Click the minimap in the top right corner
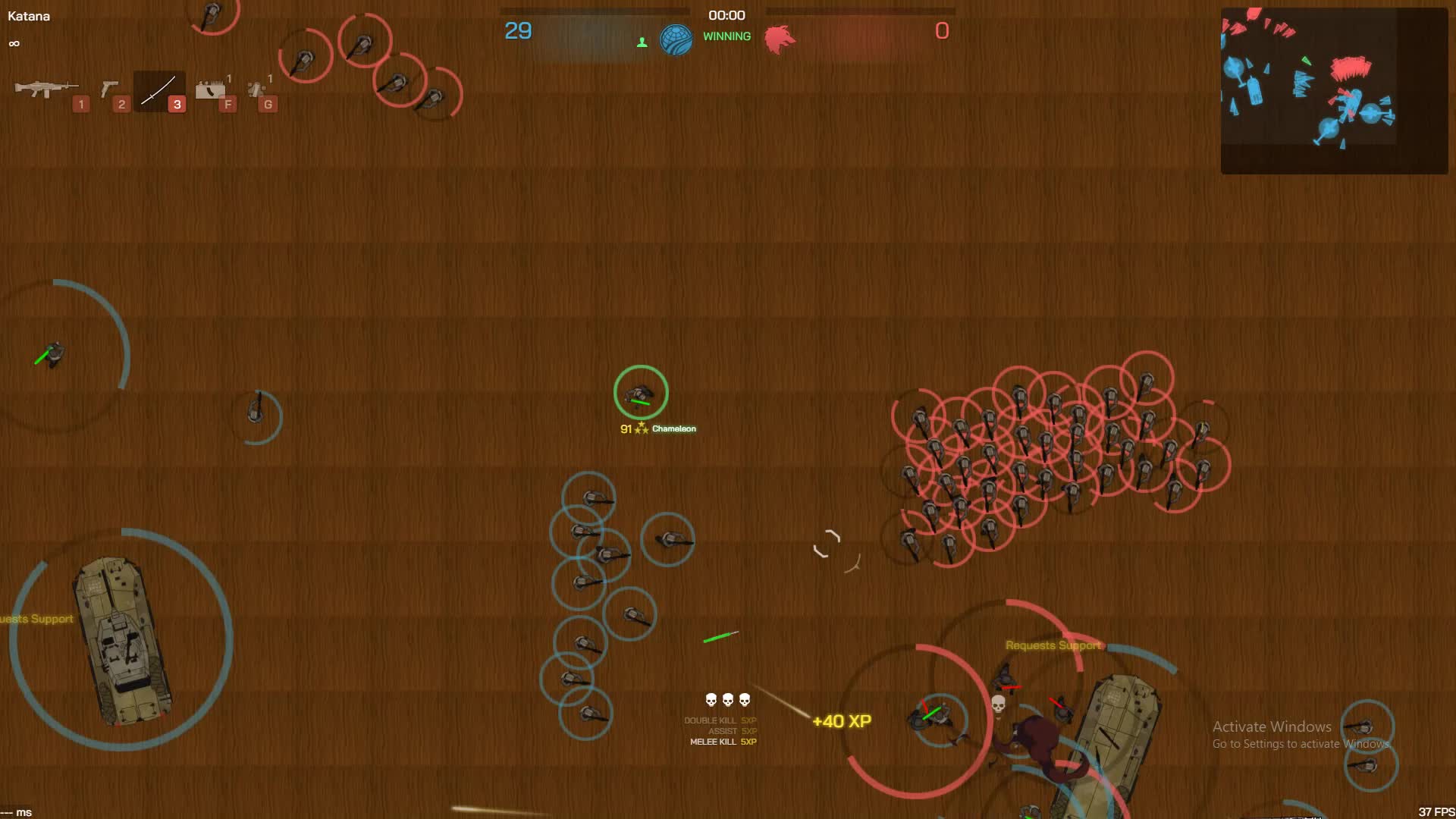This screenshot has width=1456, height=819. [1335, 87]
